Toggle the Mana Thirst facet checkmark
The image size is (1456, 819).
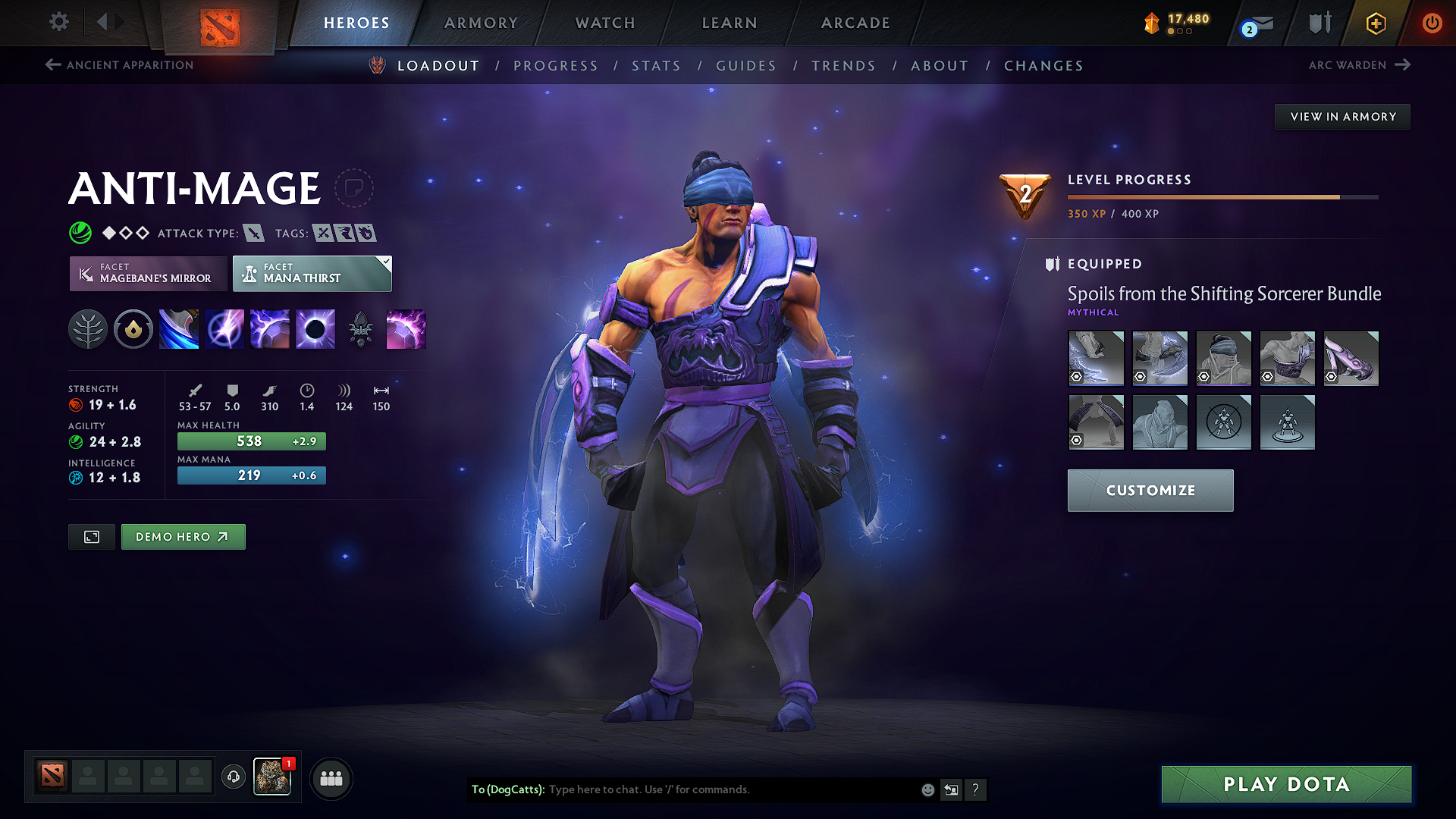pyautogui.click(x=385, y=262)
